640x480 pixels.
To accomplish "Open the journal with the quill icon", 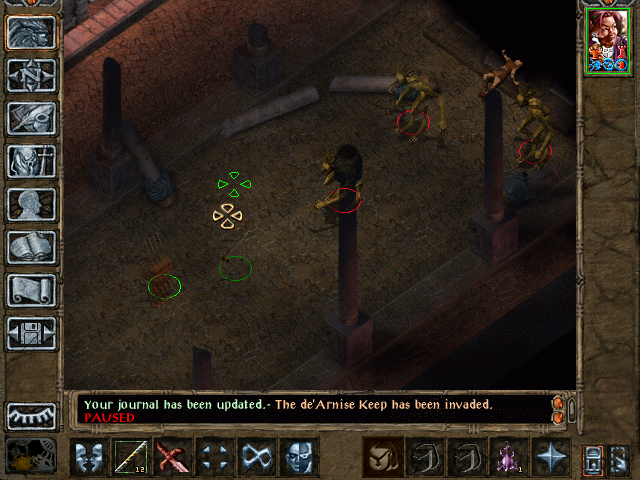I will click(x=31, y=118).
